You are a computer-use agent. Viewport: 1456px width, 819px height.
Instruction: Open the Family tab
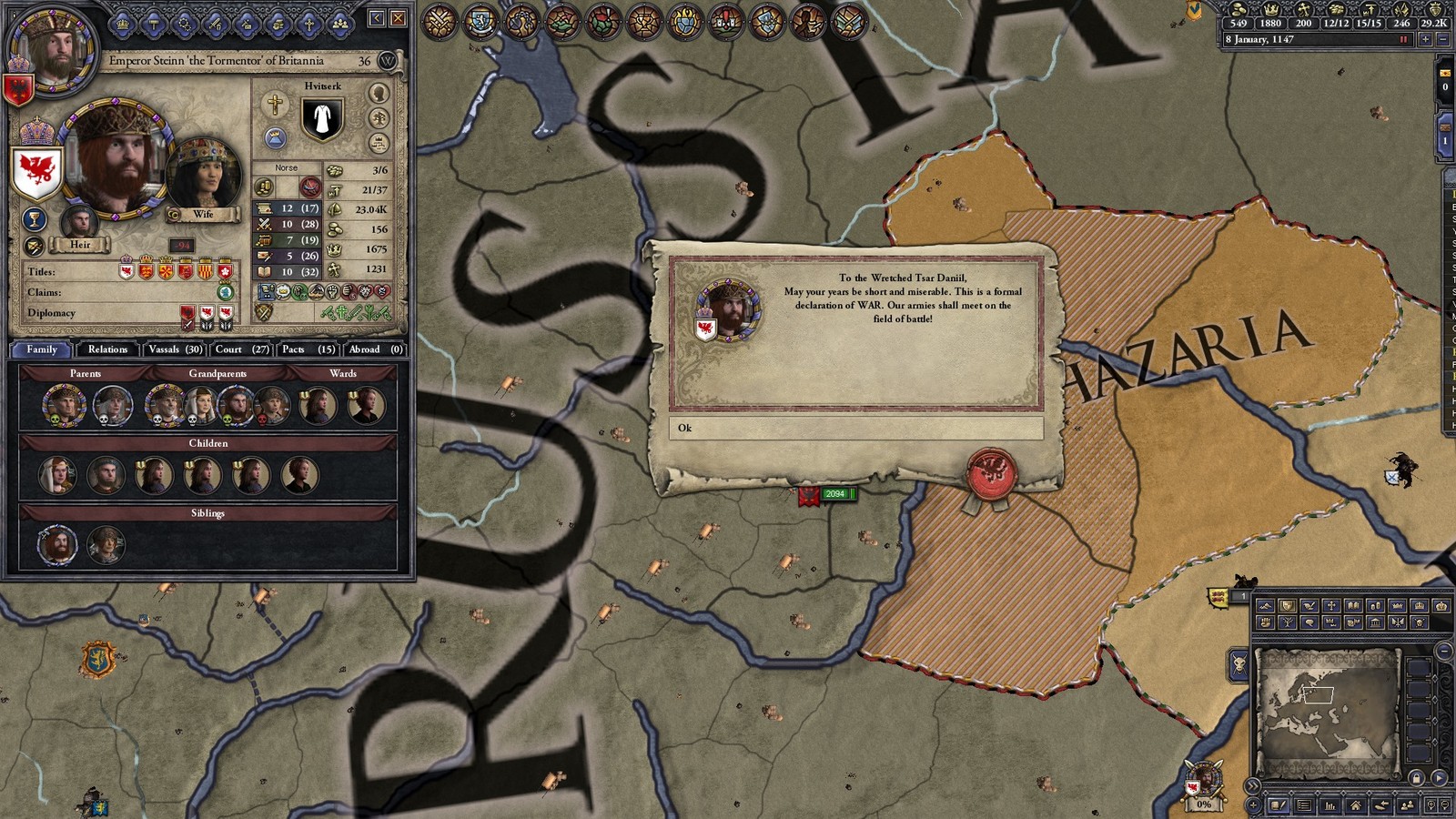(x=42, y=349)
